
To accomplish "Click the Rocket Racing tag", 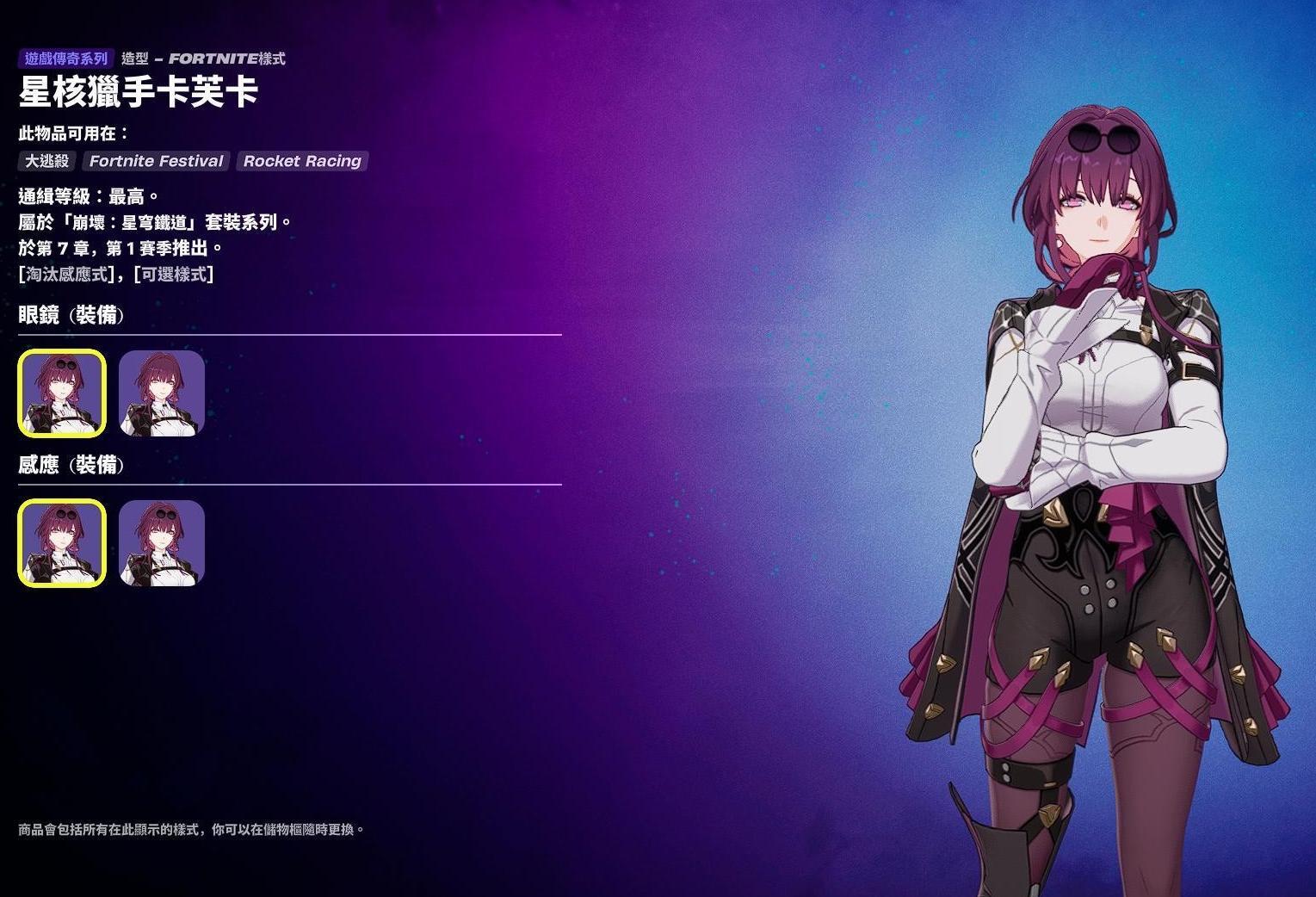I will (302, 161).
